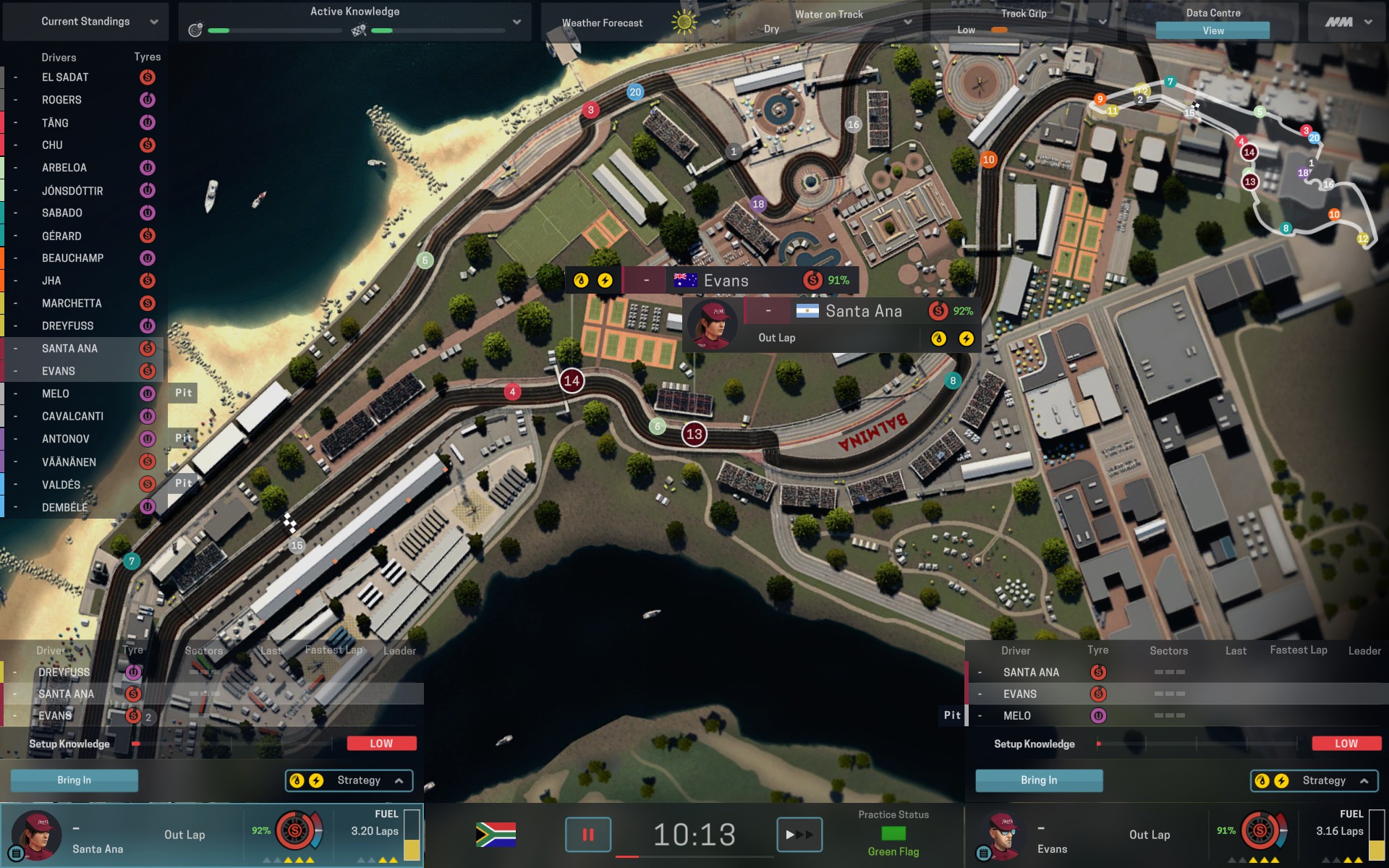The width and height of the screenshot is (1389, 868).
Task: Select ROGERS in the standings list
Action: (x=61, y=100)
